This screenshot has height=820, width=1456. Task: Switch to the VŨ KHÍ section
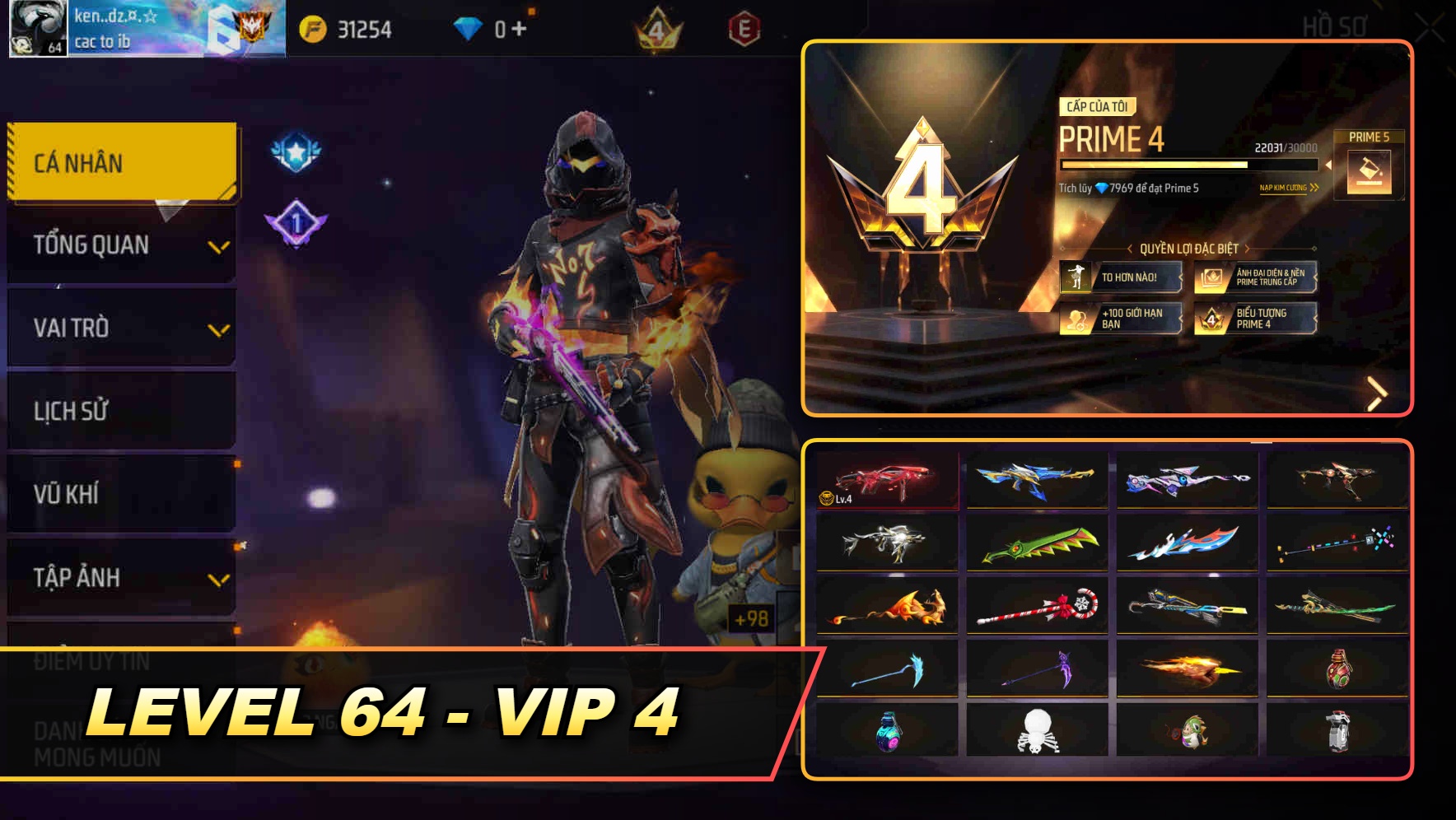pyautogui.click(x=120, y=494)
